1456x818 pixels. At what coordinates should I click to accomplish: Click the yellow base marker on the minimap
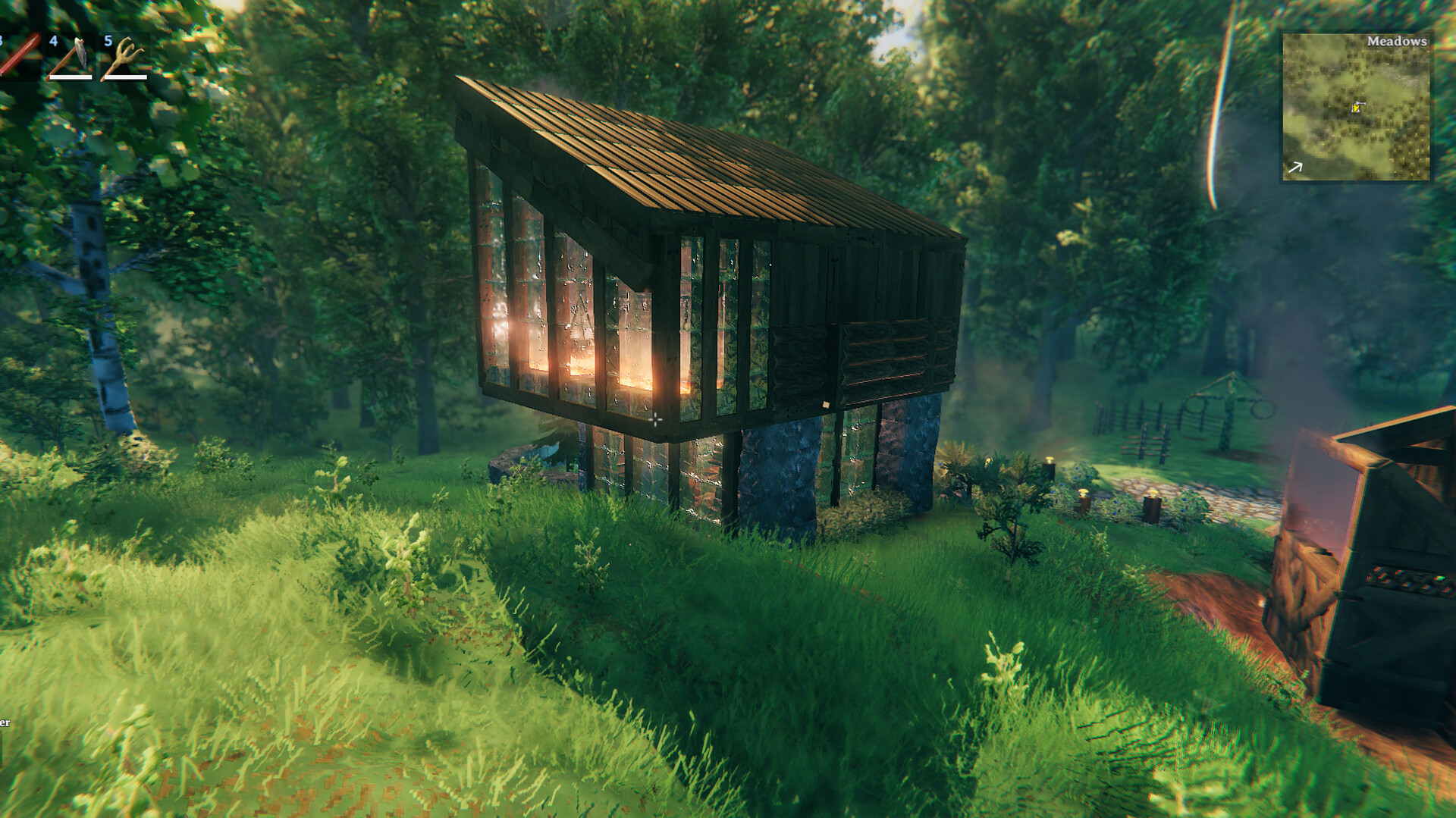(x=1357, y=109)
